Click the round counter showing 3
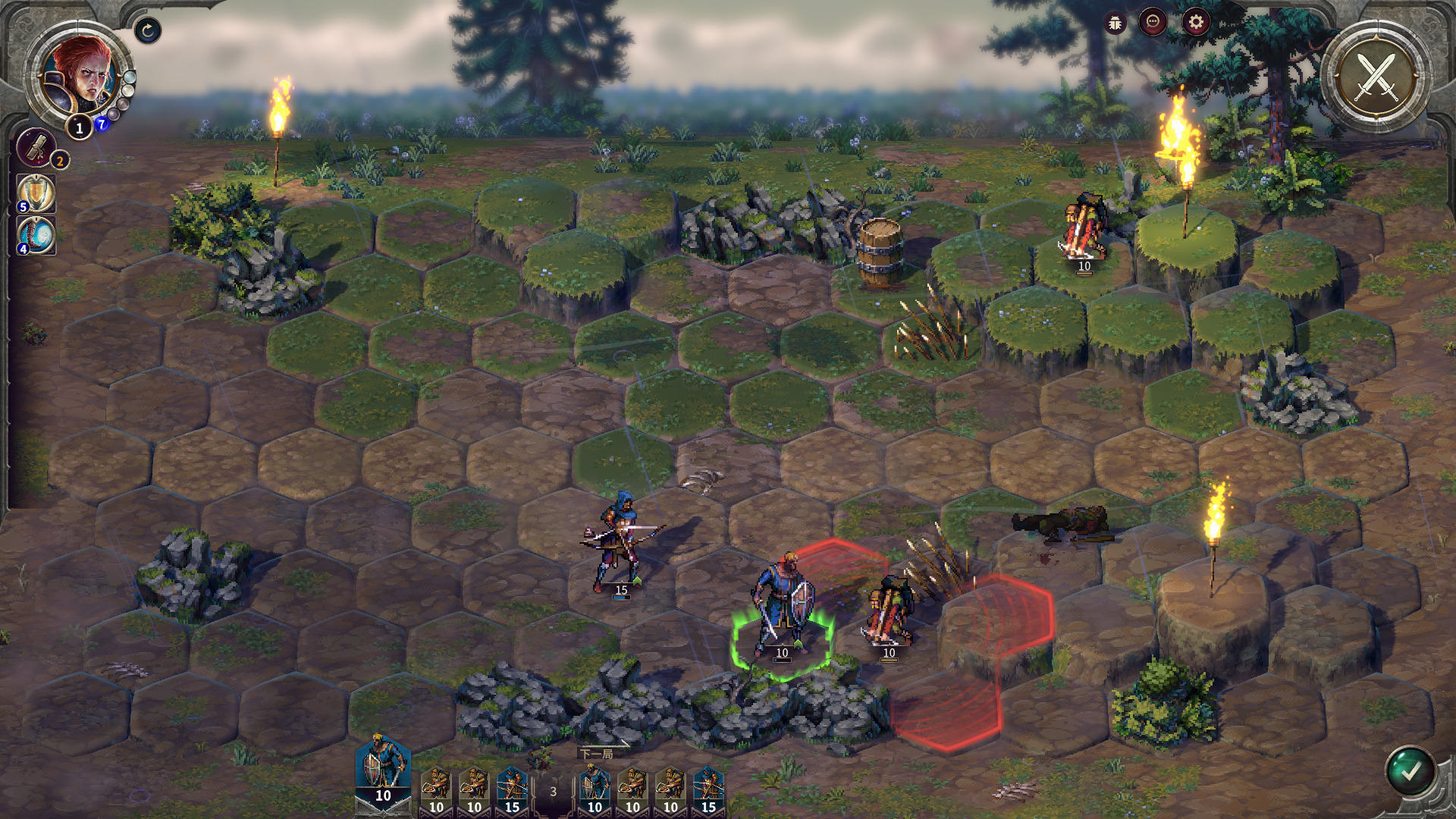1456x819 pixels. (x=553, y=792)
